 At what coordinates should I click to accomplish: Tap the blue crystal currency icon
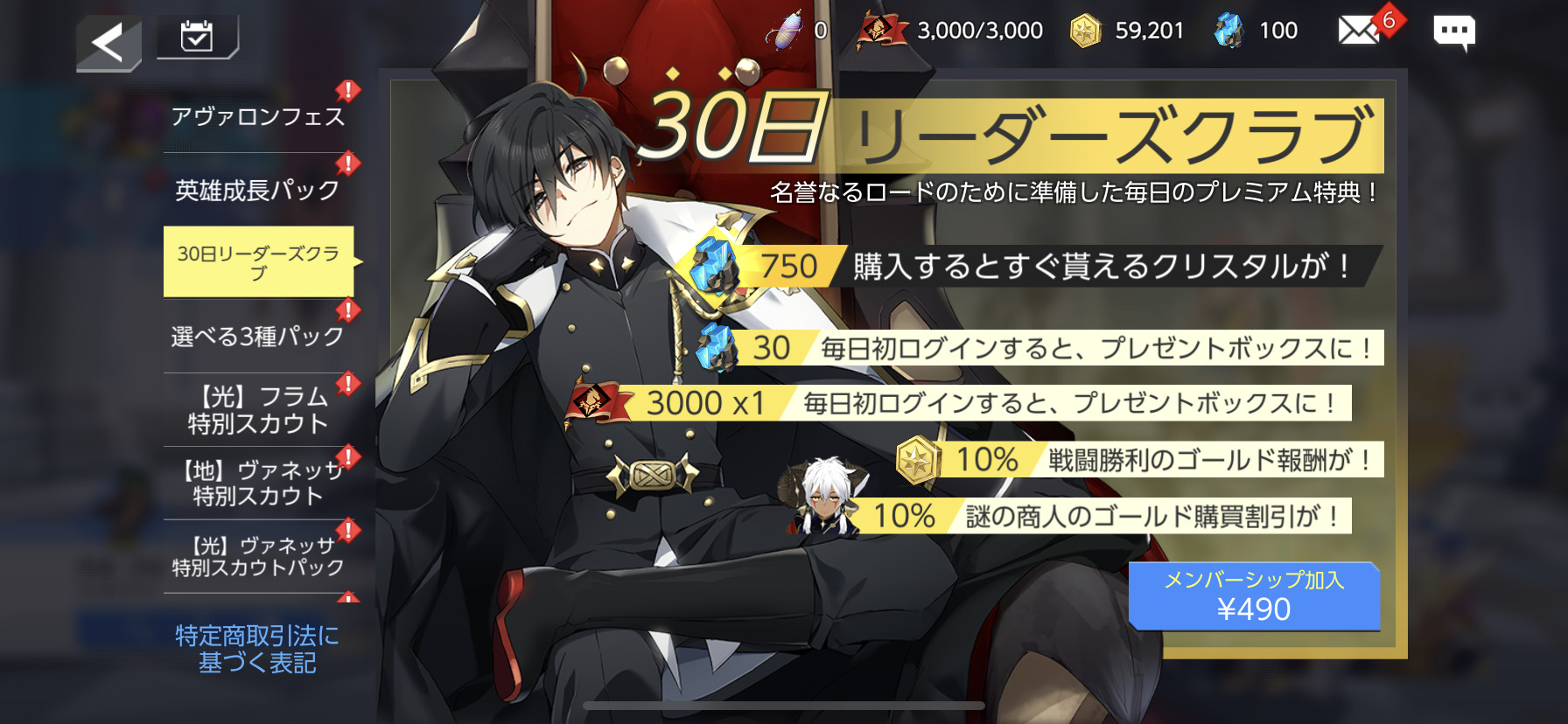(x=1228, y=31)
